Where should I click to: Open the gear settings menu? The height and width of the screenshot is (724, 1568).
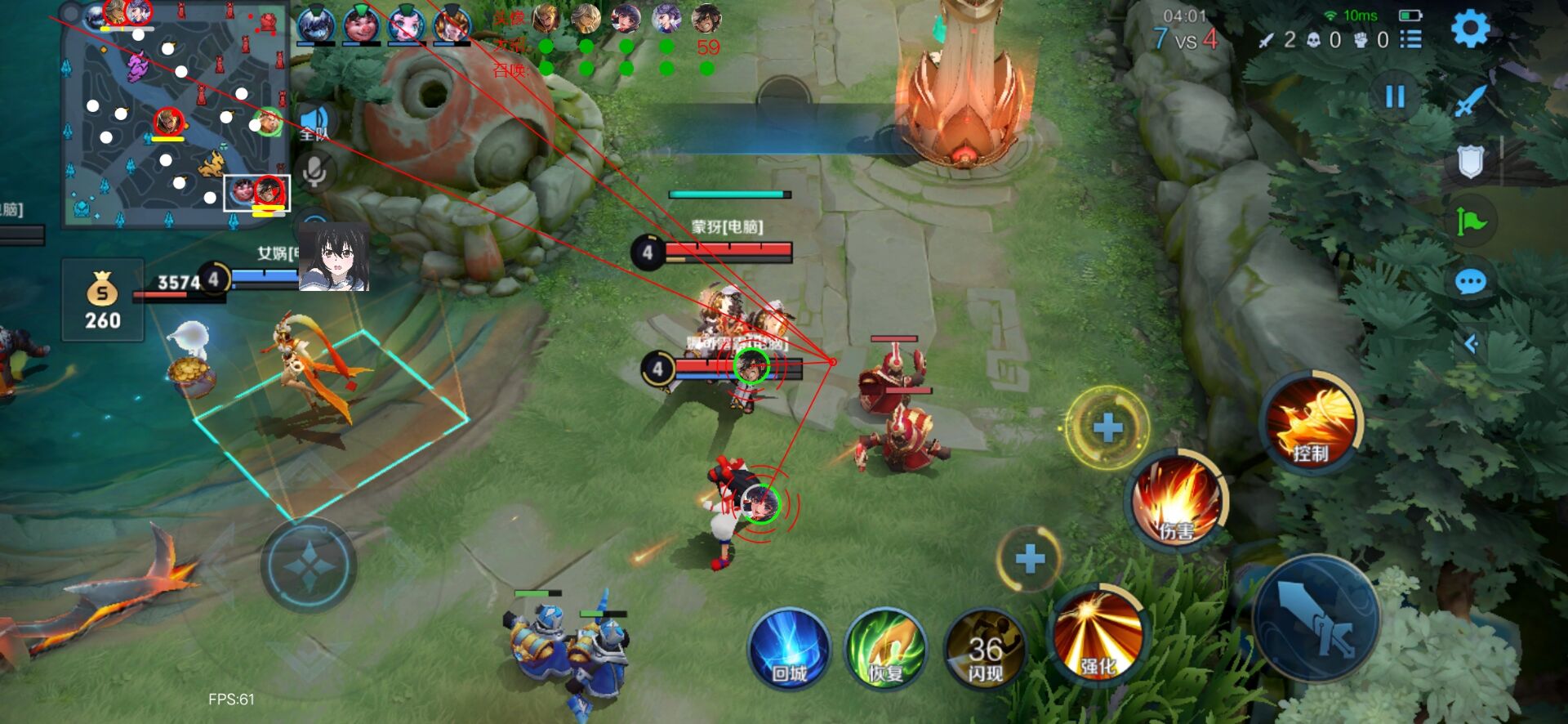pos(1470,29)
